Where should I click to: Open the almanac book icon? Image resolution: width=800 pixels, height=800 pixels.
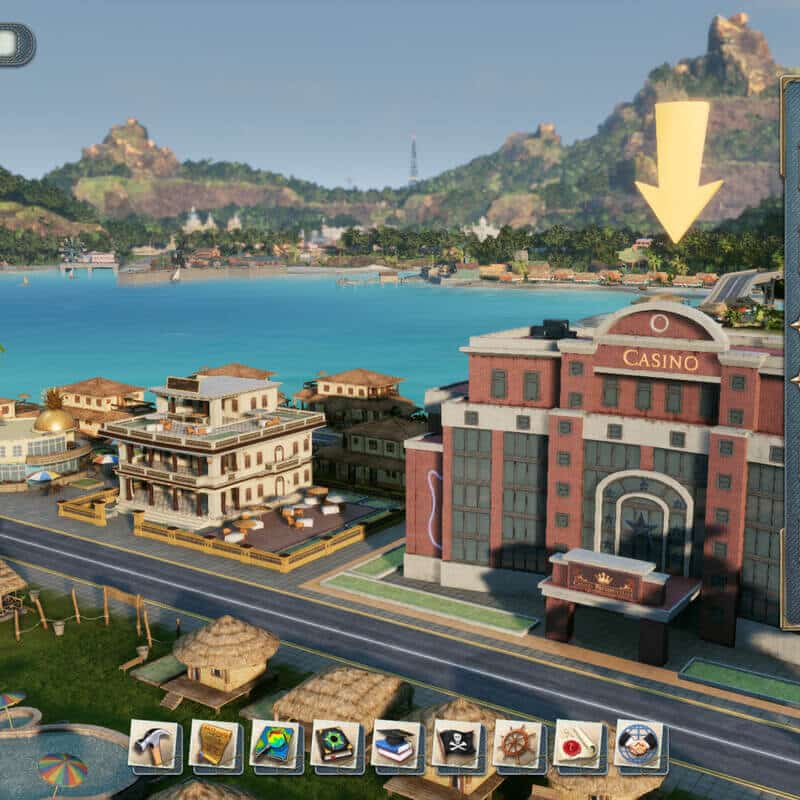(336, 744)
